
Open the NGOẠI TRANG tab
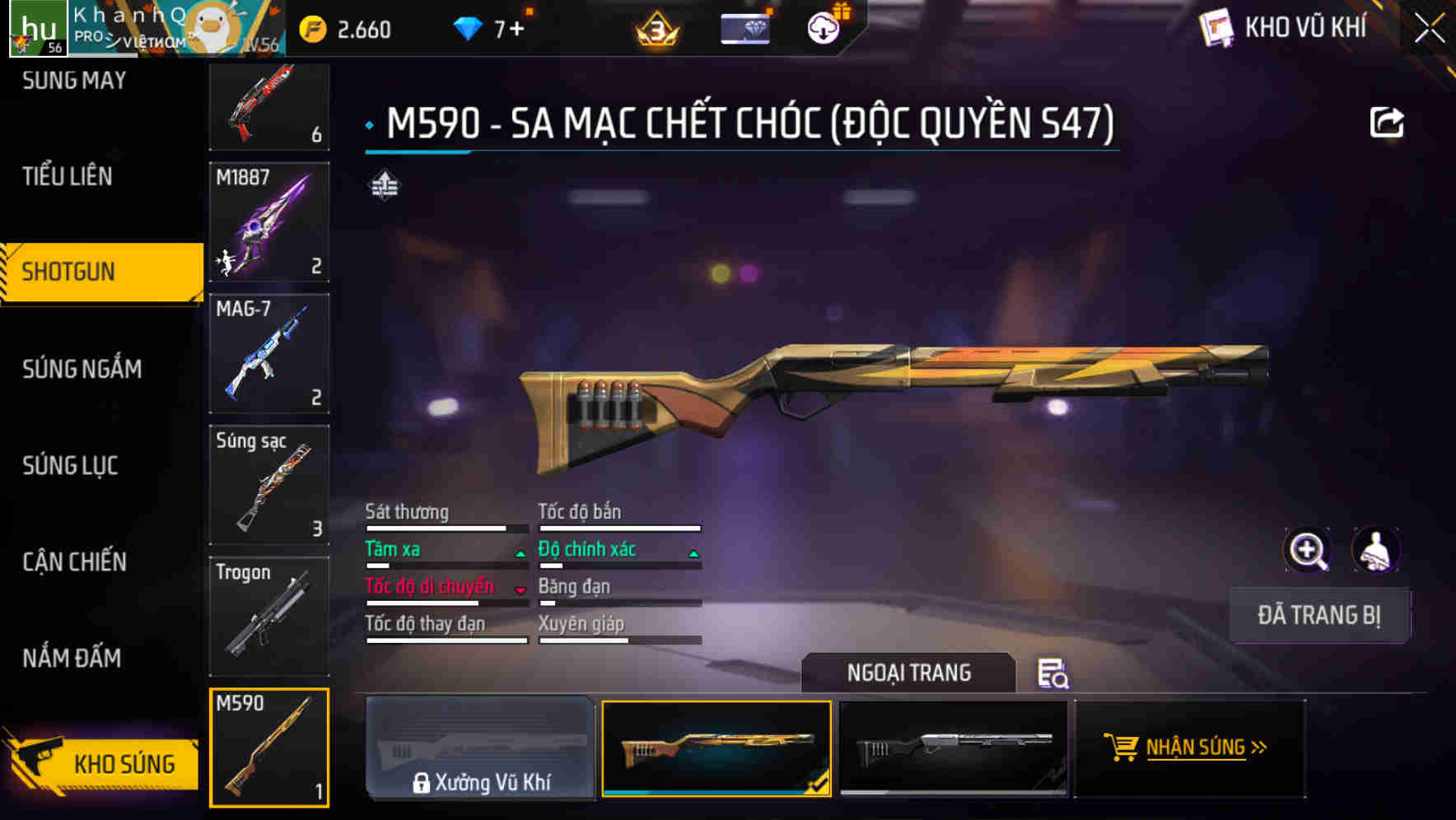(x=909, y=673)
